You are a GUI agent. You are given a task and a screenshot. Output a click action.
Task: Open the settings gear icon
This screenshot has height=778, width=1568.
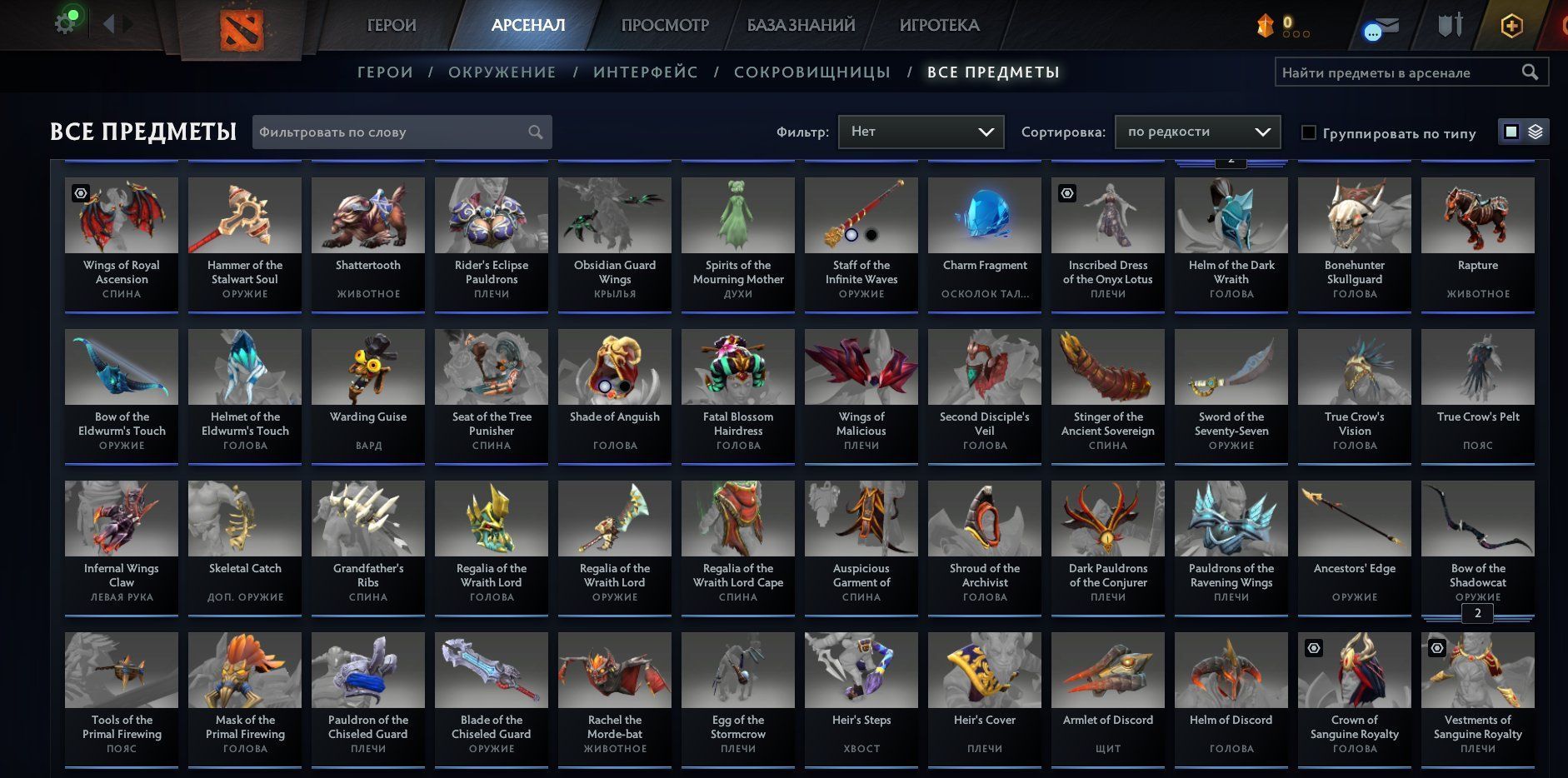coord(65,23)
